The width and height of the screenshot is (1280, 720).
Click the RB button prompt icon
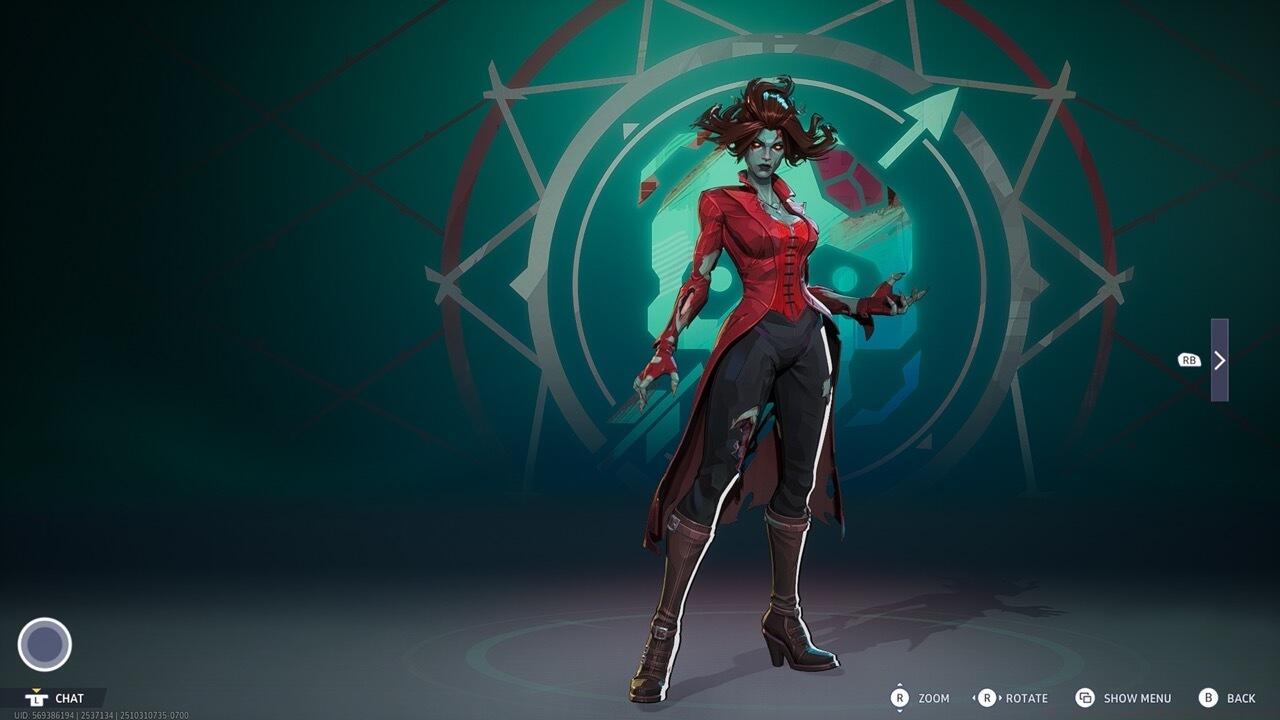[1188, 358]
